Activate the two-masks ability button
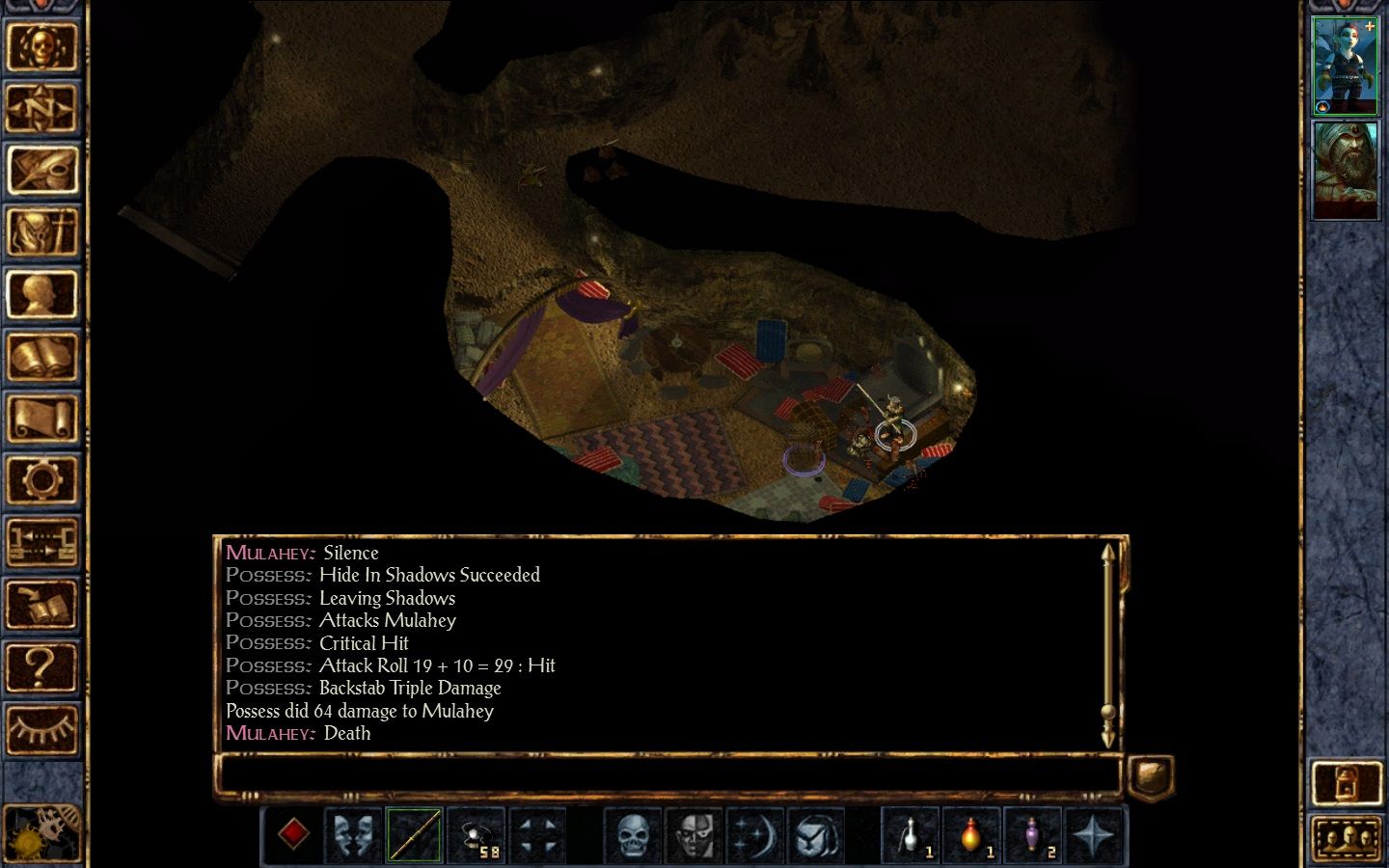 [353, 835]
